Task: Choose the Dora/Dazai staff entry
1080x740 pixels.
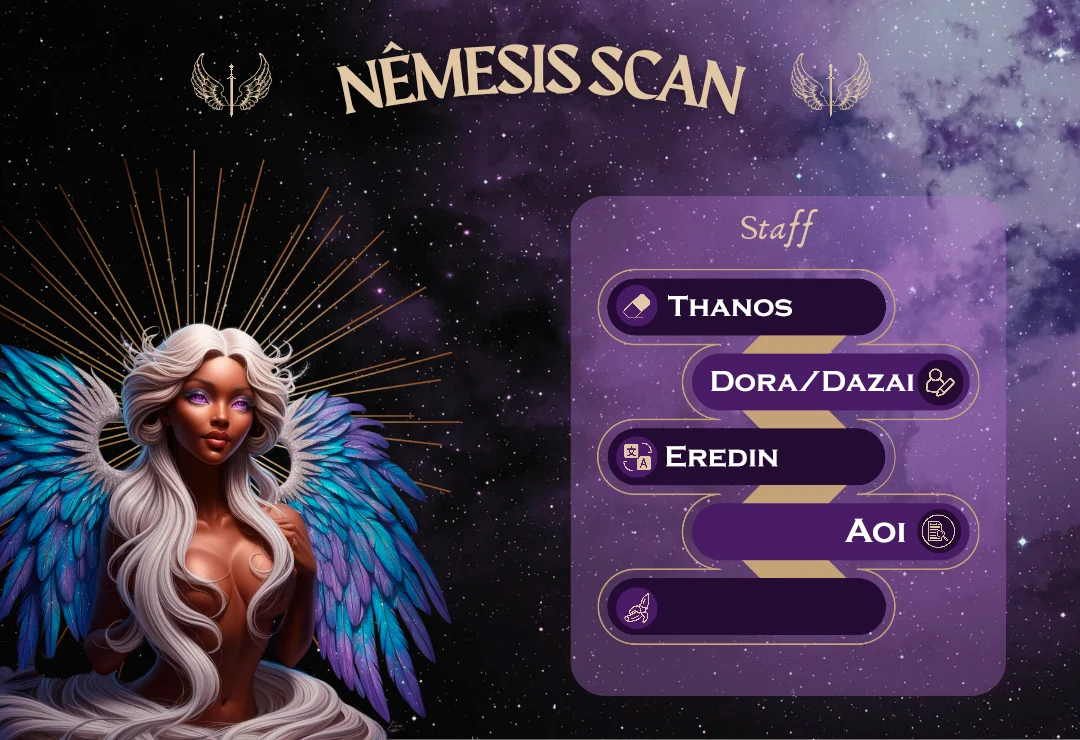Action: tap(830, 381)
